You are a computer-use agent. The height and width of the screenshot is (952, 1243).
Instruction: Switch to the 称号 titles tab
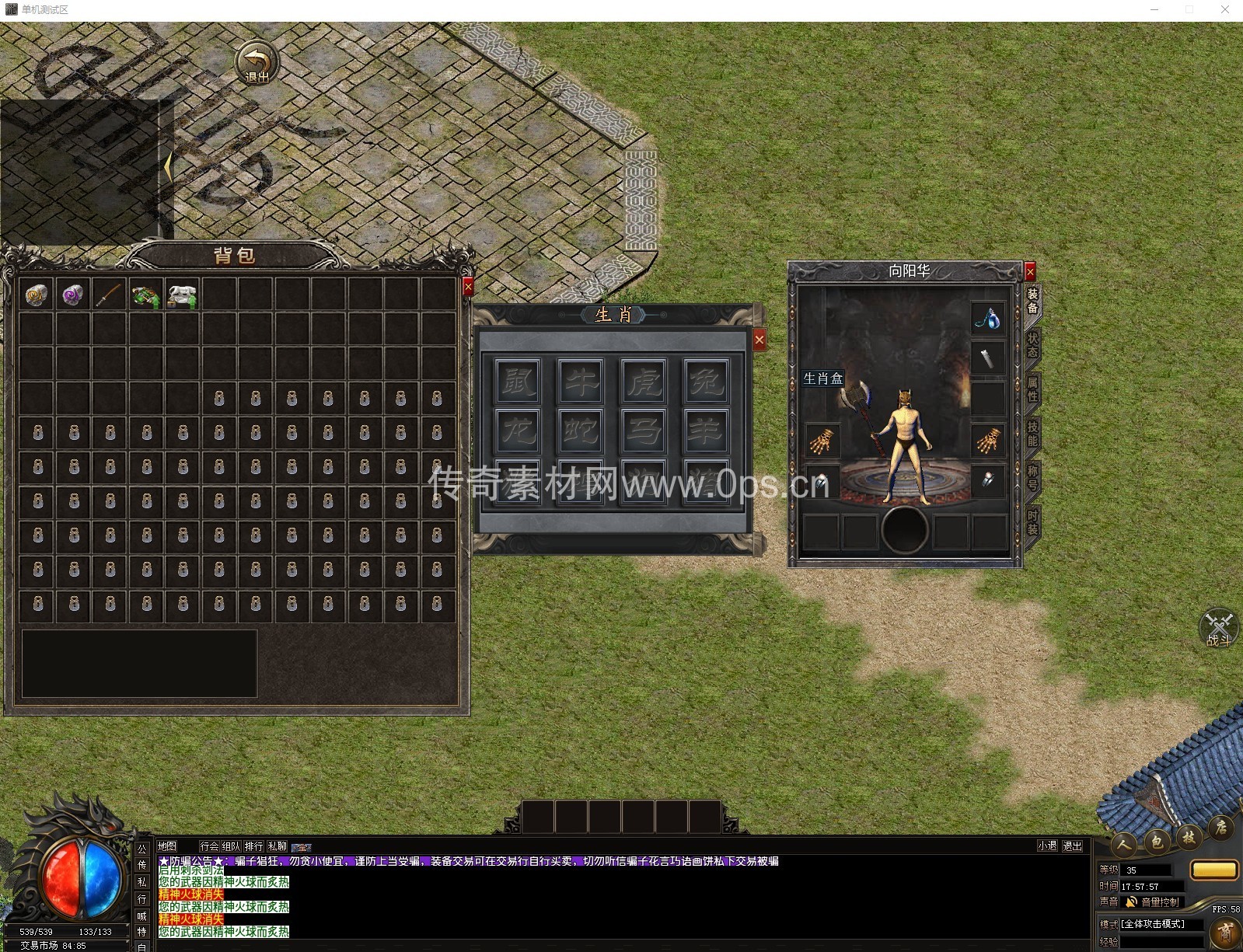(1032, 478)
